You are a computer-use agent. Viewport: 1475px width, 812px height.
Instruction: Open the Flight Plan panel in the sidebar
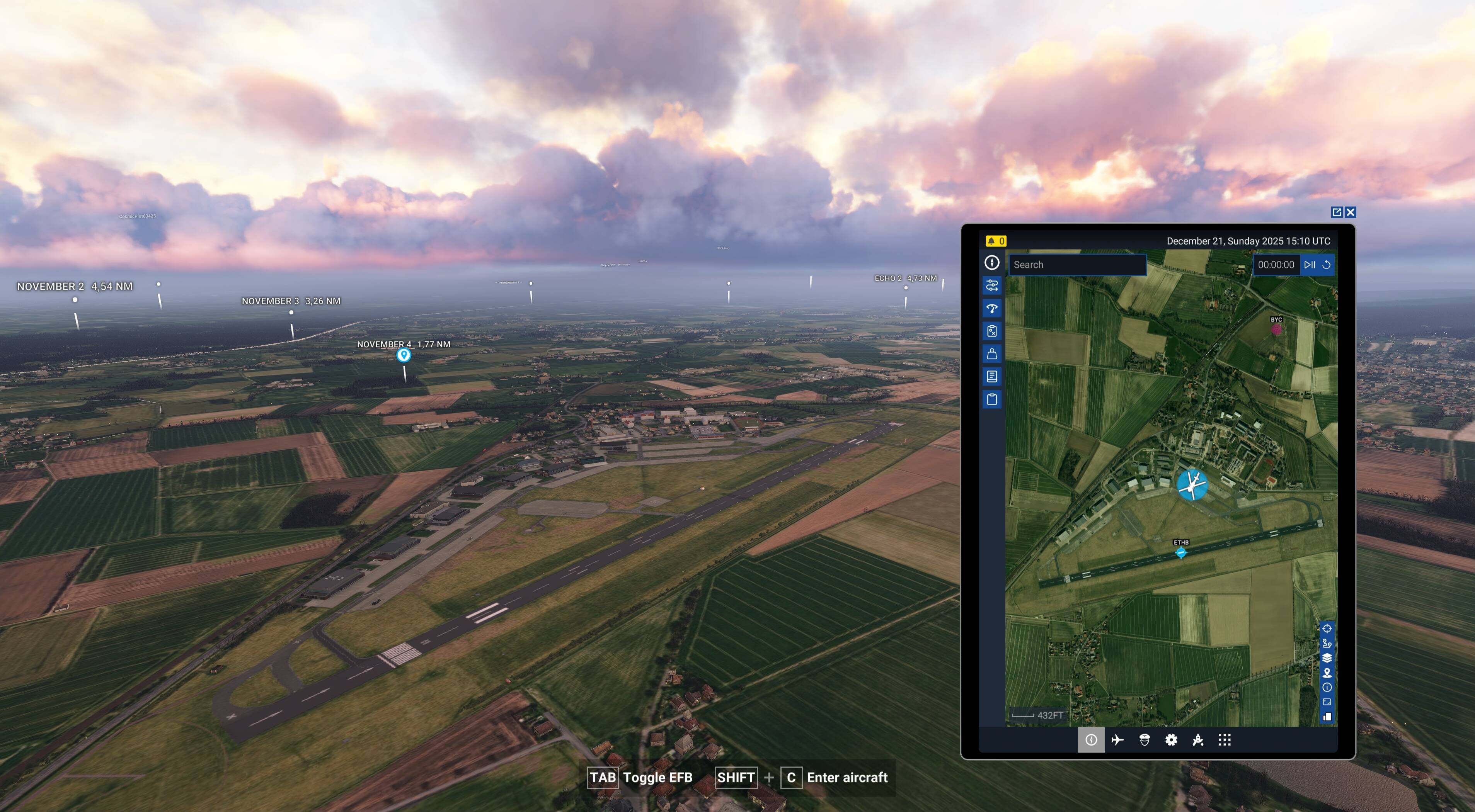992,285
